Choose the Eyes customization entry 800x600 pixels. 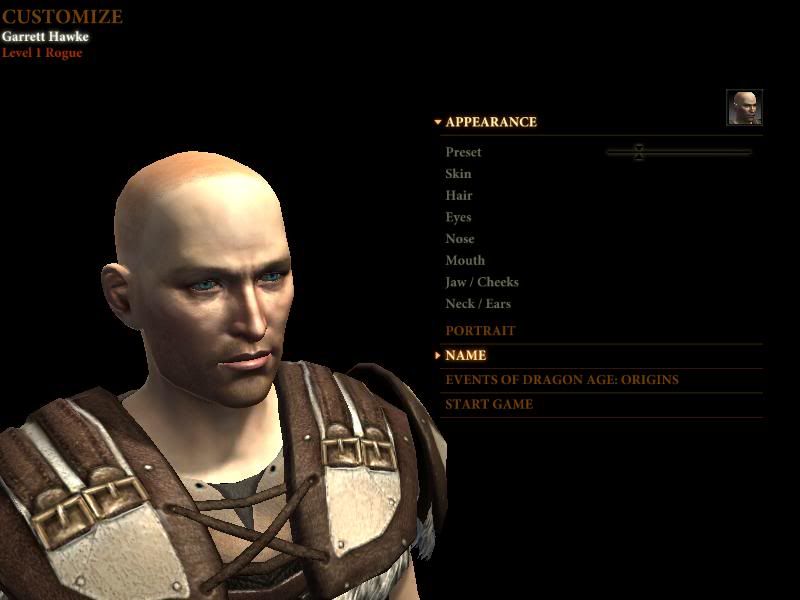[x=458, y=217]
